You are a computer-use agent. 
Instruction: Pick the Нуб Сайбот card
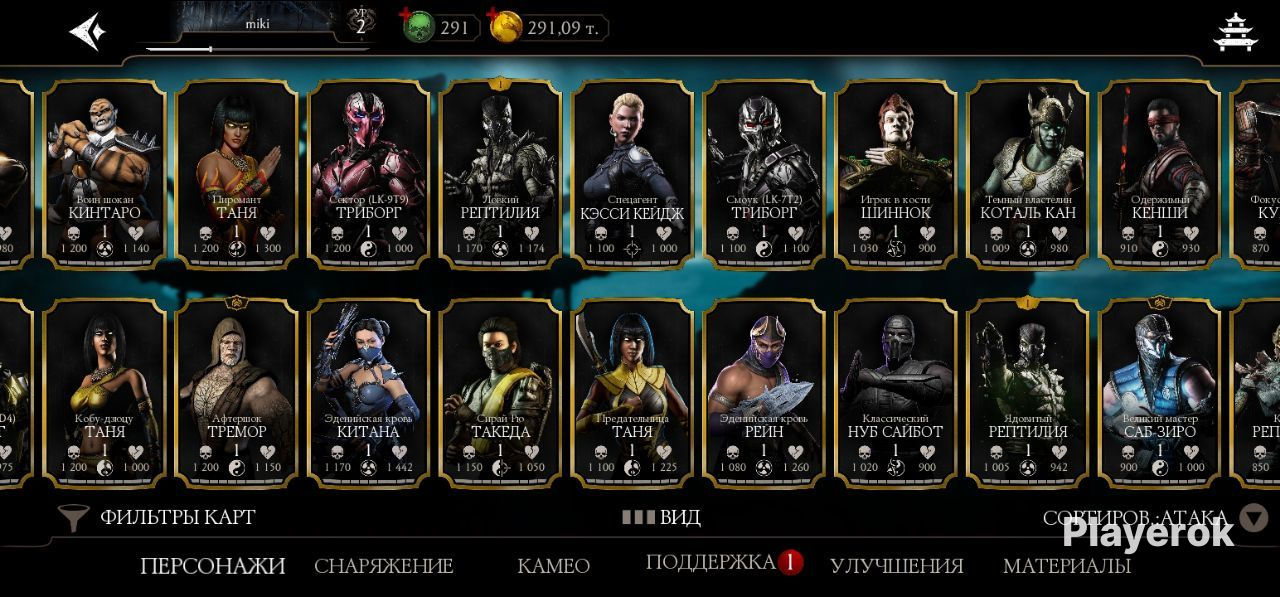tap(896, 392)
